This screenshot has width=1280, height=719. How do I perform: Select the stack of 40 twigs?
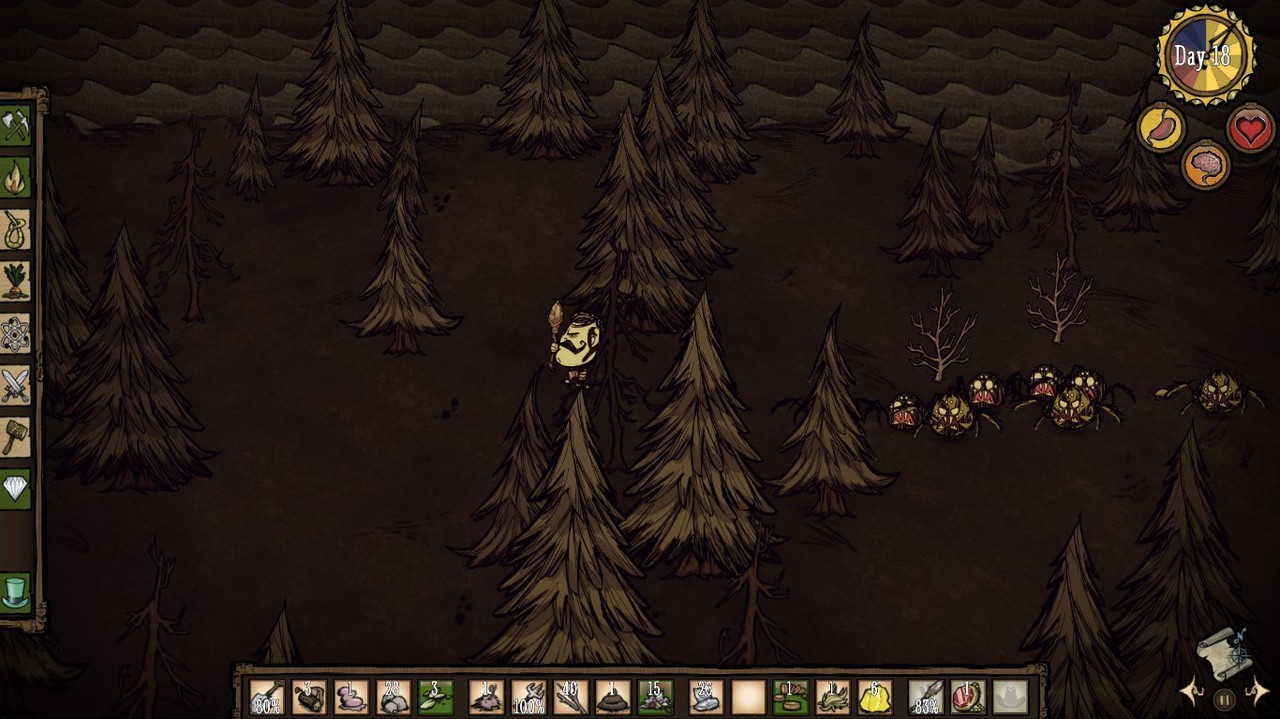(571, 697)
